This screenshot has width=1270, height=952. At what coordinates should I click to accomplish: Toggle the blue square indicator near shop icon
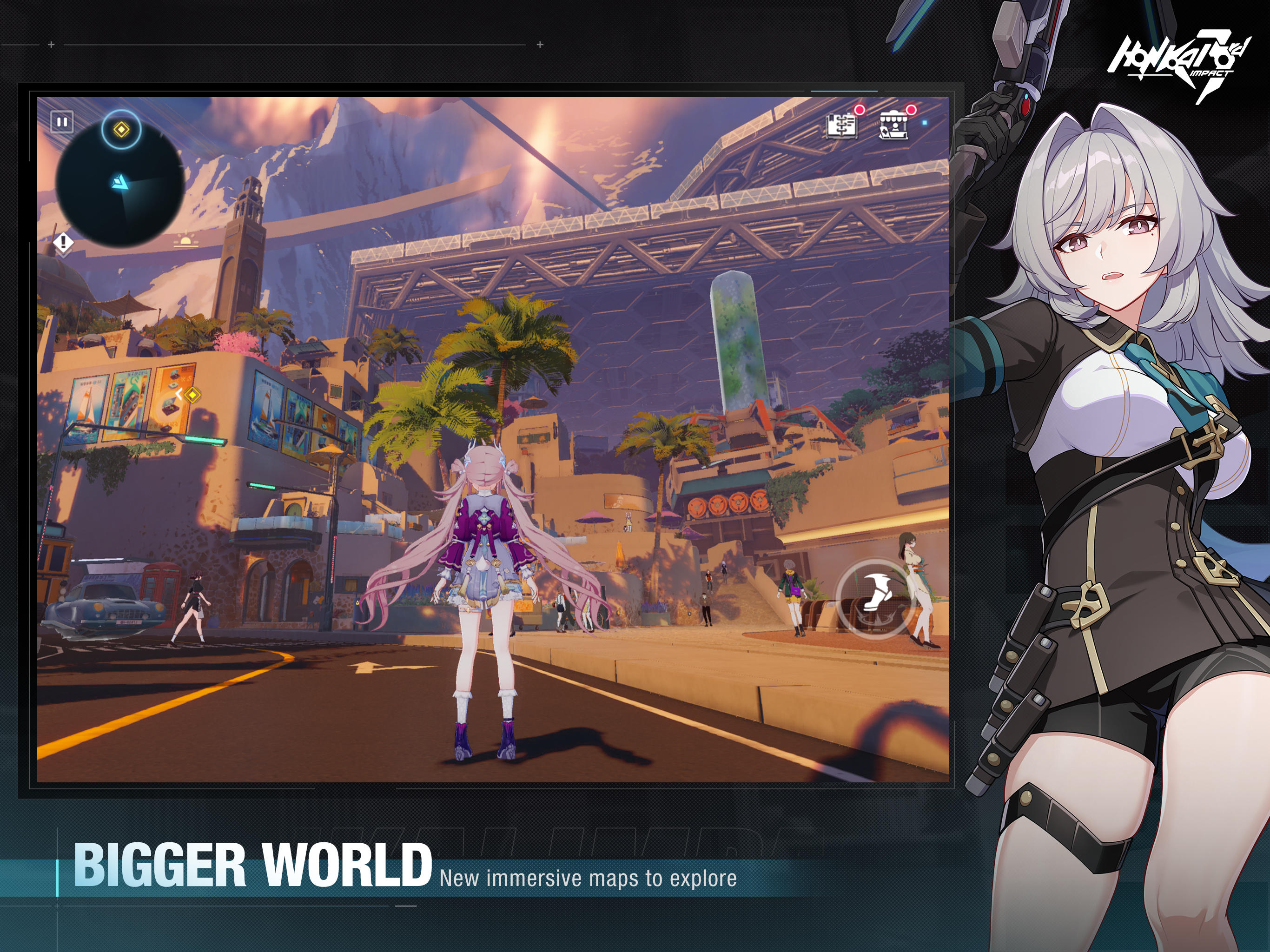pos(926,124)
